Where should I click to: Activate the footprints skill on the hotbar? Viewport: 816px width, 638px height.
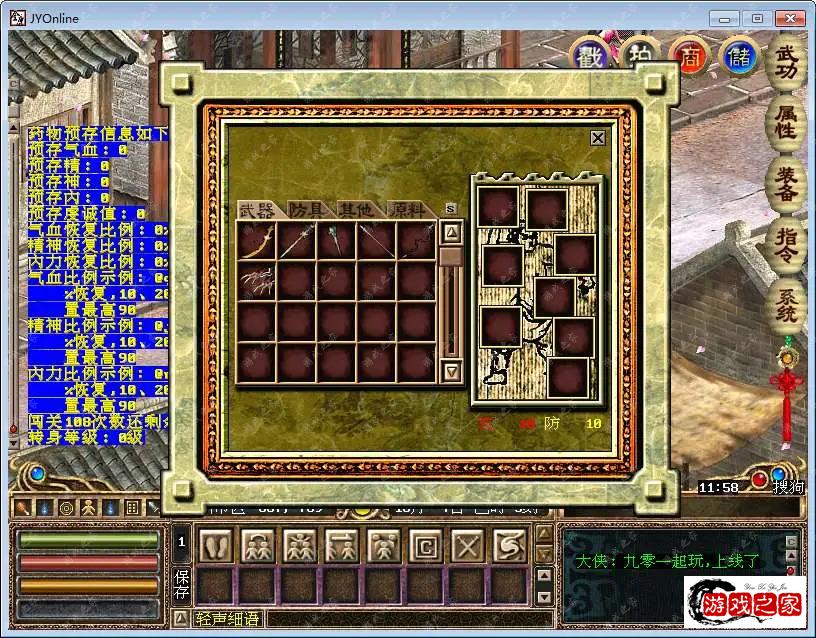216,545
